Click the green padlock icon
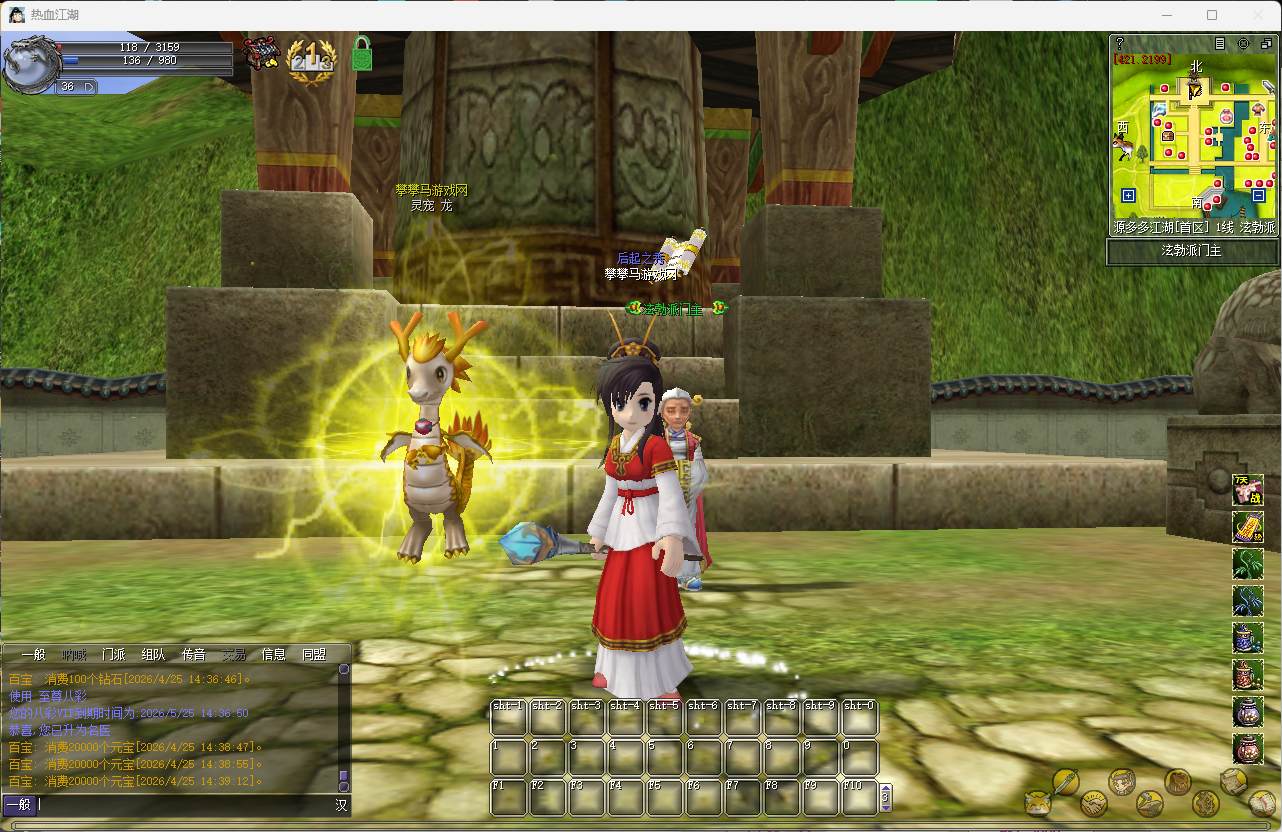The height and width of the screenshot is (832, 1282). point(362,54)
